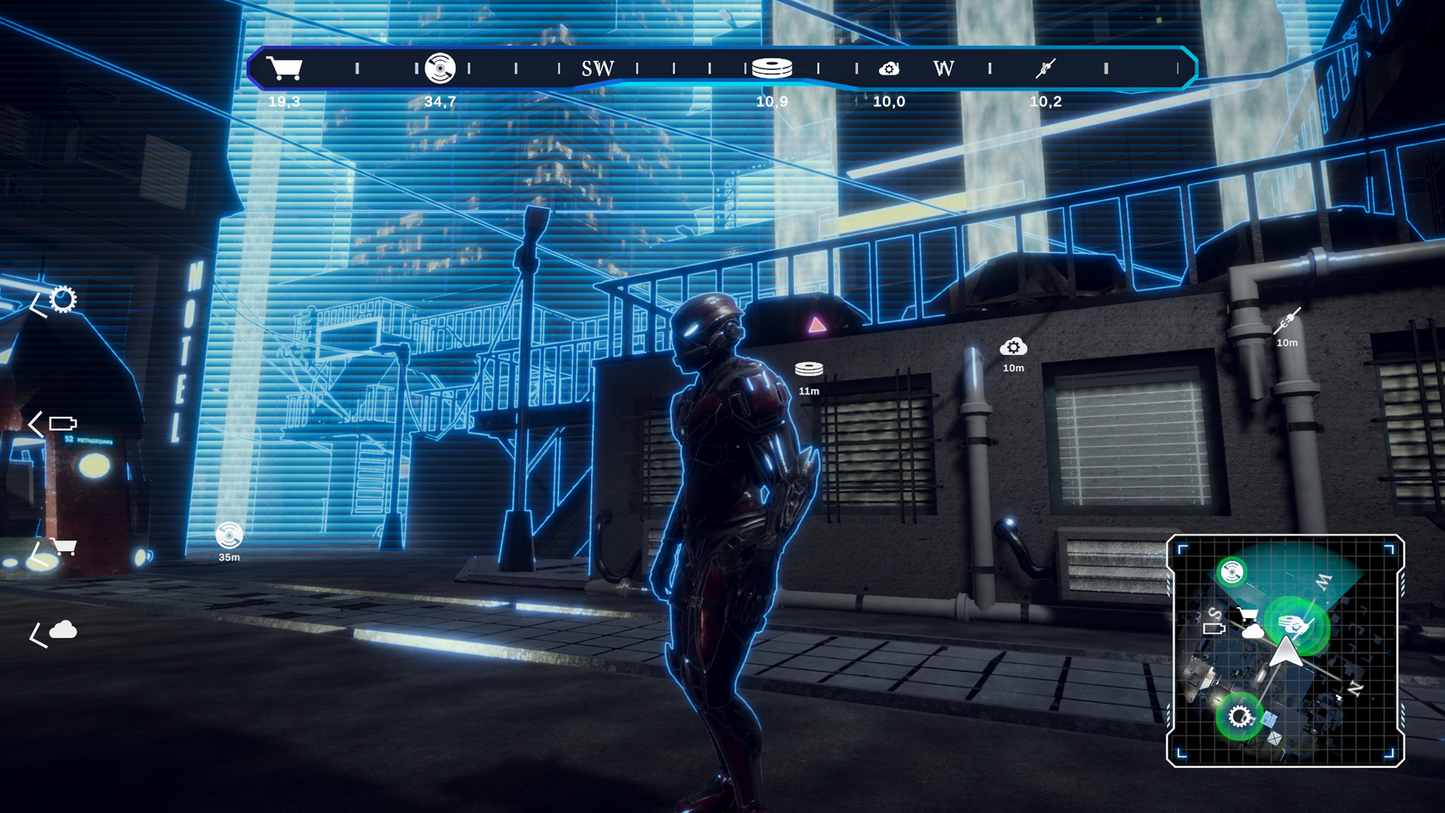
Task: Click the battery icon on the minimap
Action: (x=1214, y=629)
